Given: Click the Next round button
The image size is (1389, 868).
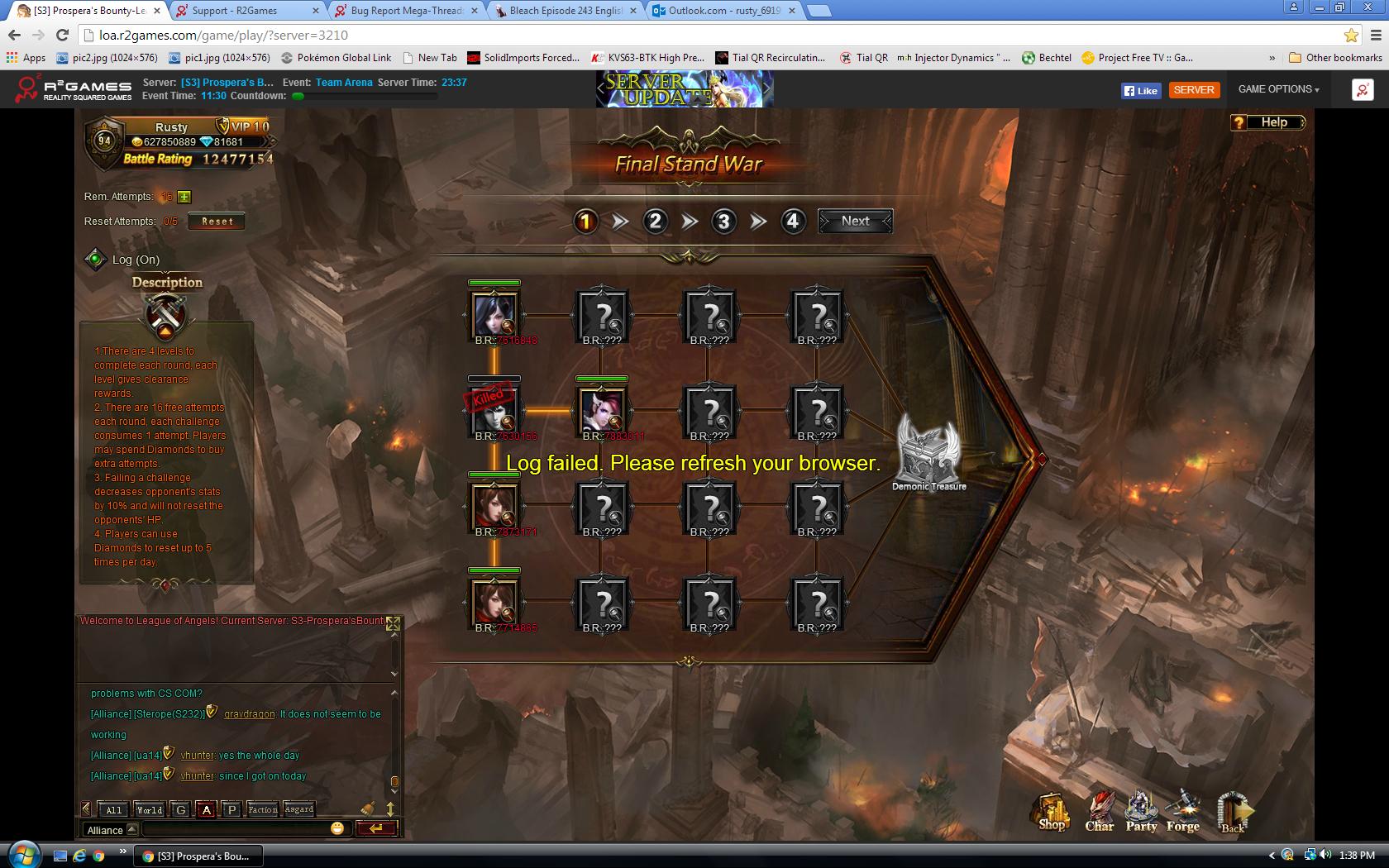Looking at the screenshot, I should coord(855,221).
